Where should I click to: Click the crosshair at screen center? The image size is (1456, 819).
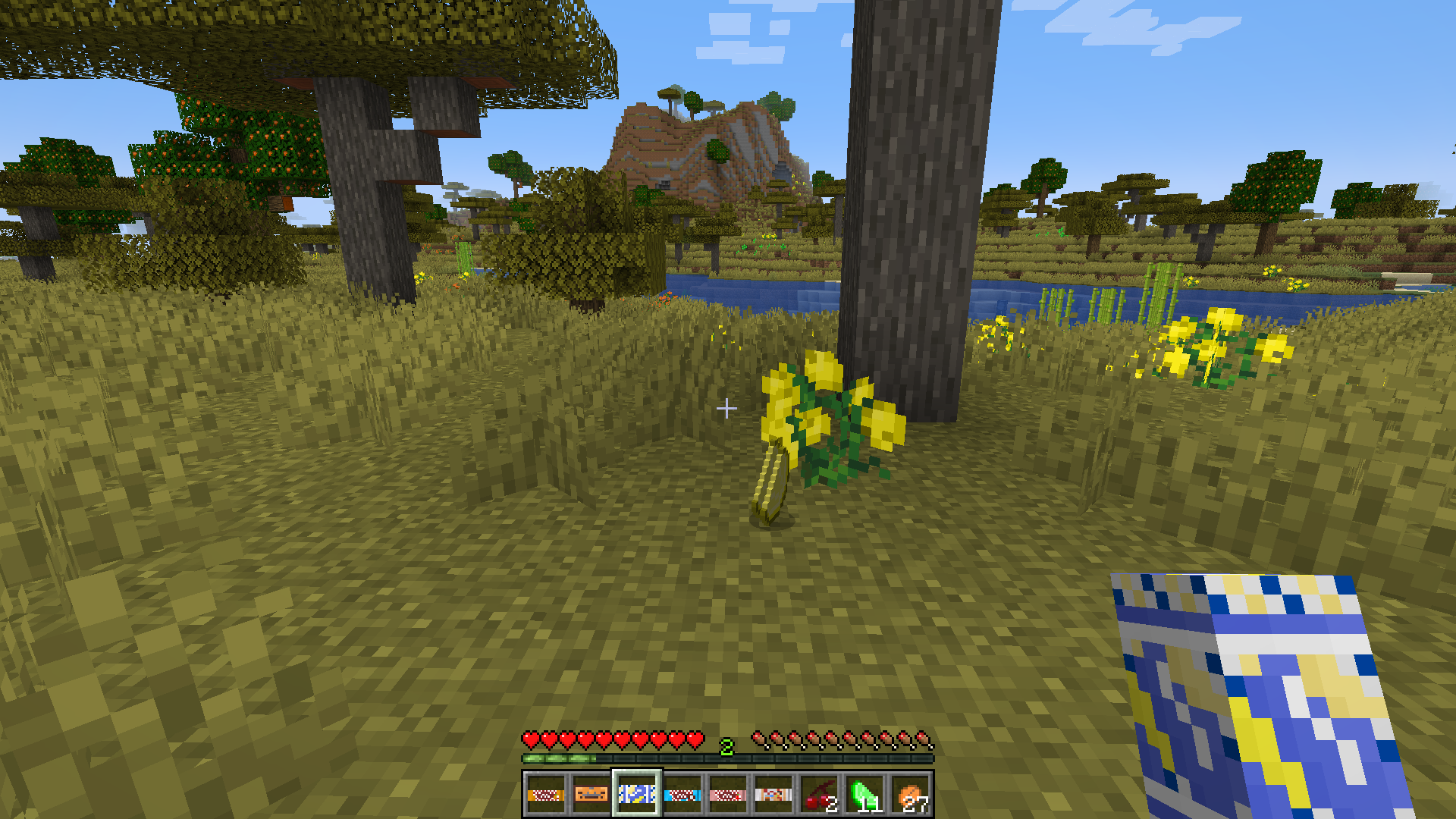click(728, 409)
